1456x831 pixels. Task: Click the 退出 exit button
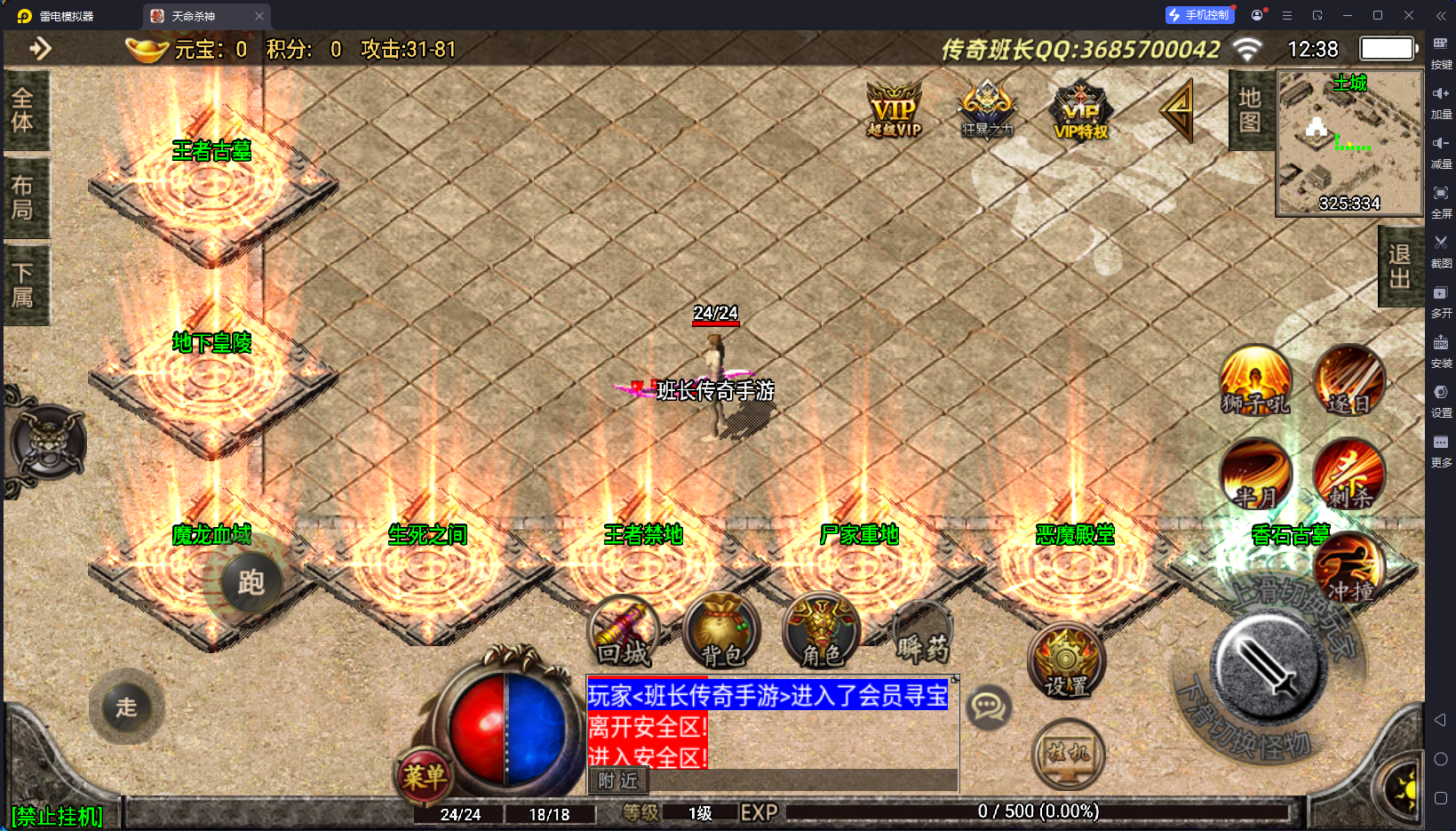pyautogui.click(x=1400, y=266)
